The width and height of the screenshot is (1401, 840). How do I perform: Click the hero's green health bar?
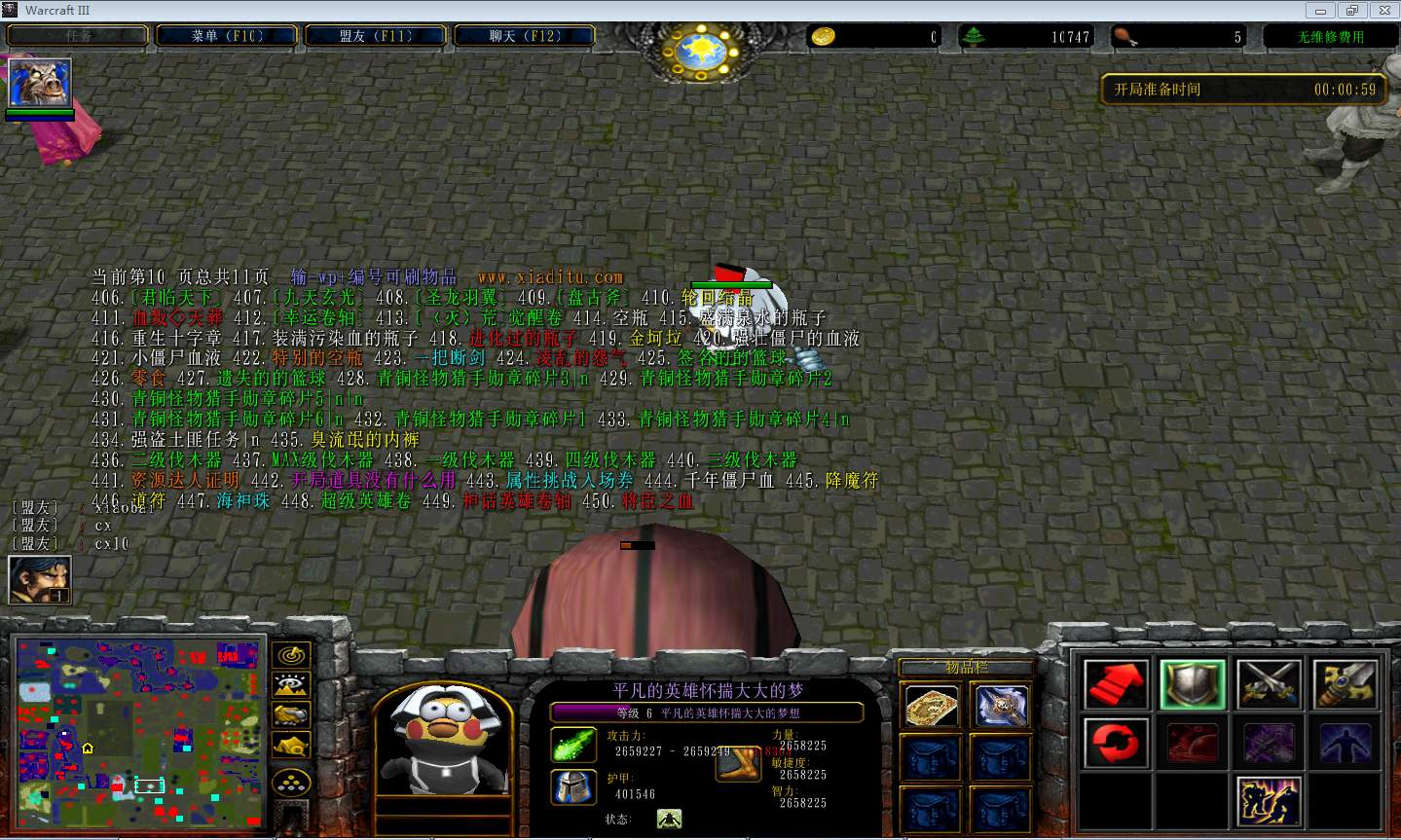(x=39, y=111)
